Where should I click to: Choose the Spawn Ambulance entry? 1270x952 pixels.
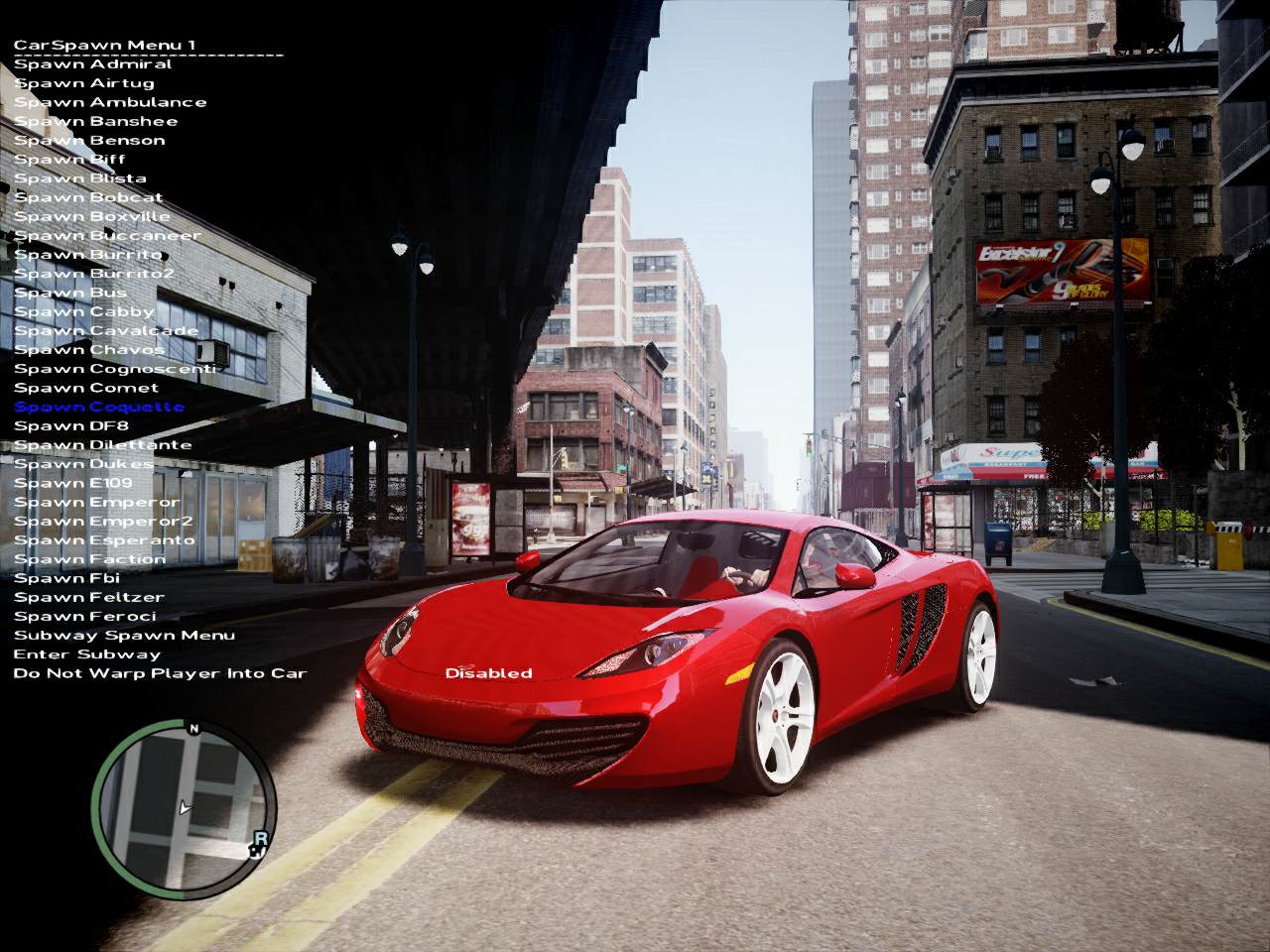click(110, 102)
